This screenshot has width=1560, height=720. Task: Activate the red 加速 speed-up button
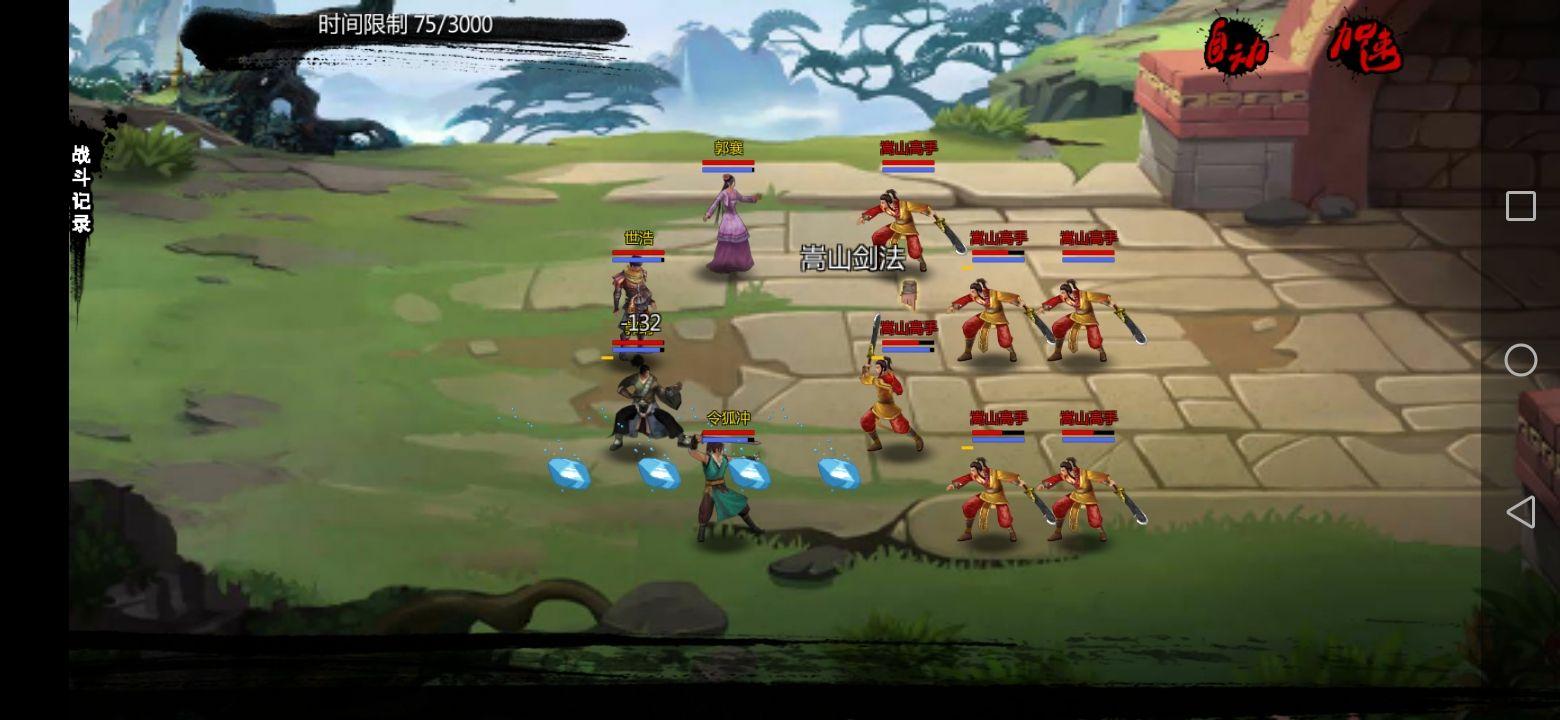pyautogui.click(x=1364, y=44)
